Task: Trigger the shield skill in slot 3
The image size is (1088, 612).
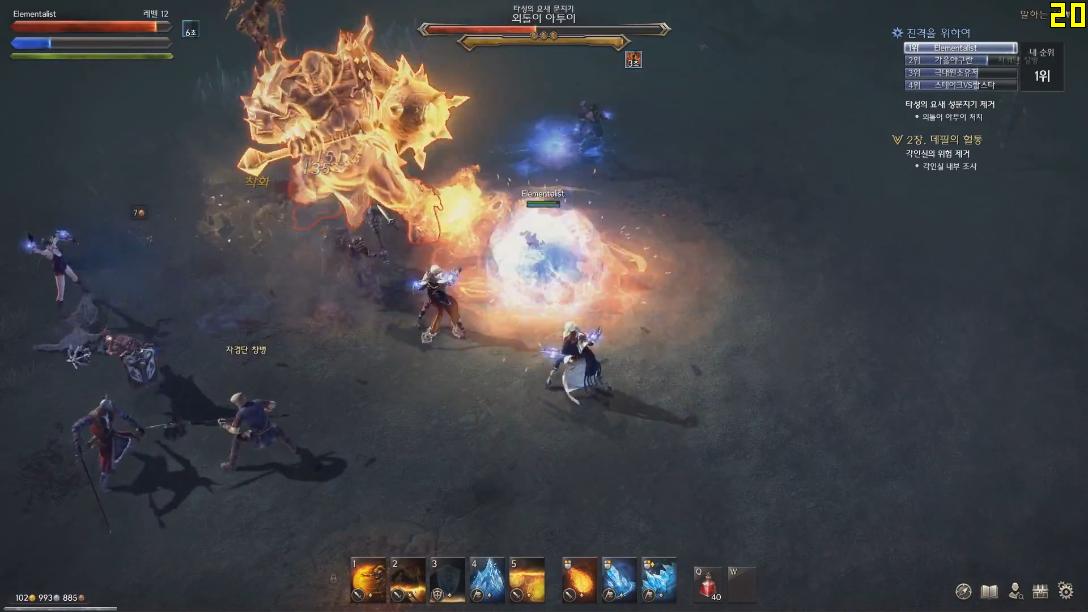Action: (447, 580)
